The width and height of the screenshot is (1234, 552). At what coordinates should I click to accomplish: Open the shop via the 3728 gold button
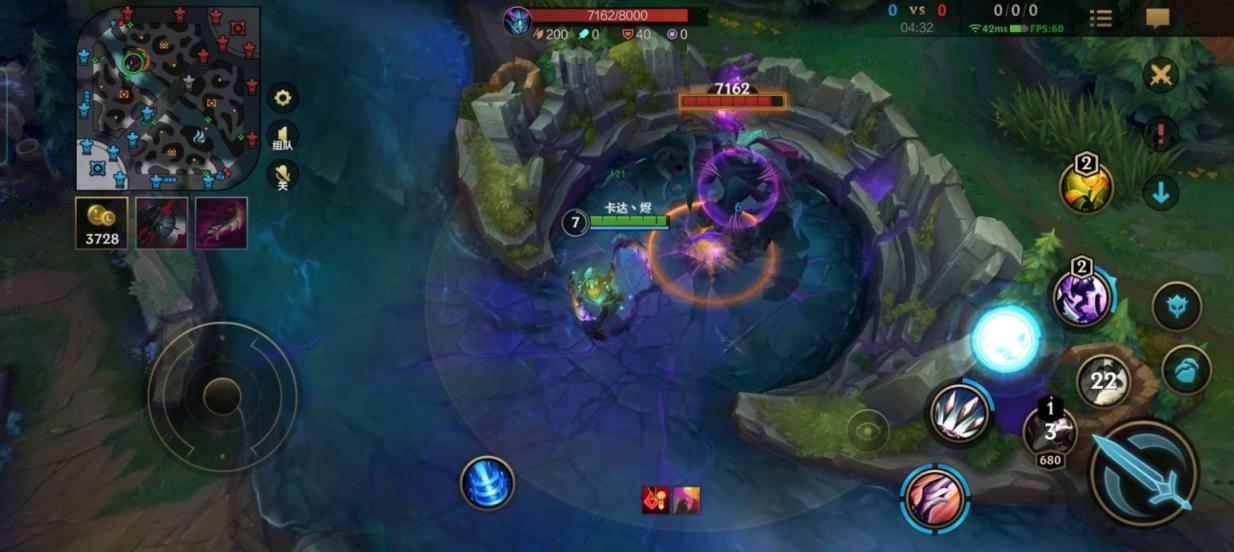pos(102,222)
